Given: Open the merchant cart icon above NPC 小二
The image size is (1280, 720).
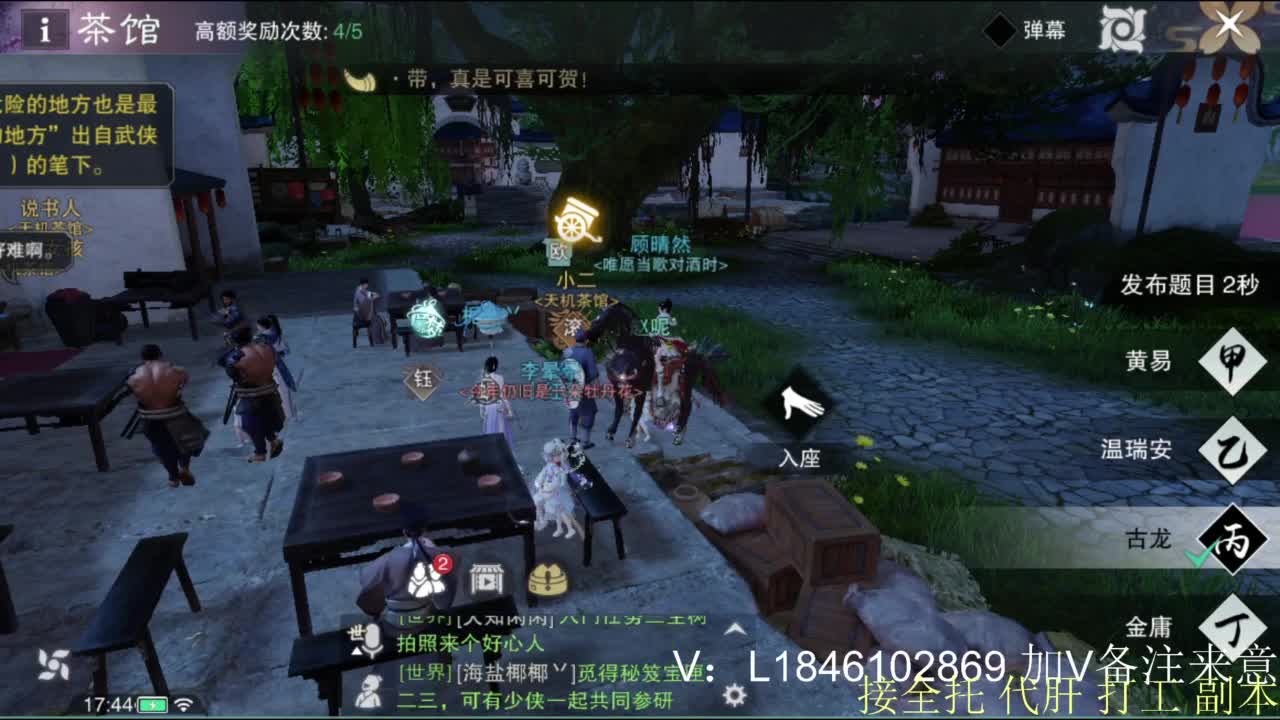Looking at the screenshot, I should [576, 219].
